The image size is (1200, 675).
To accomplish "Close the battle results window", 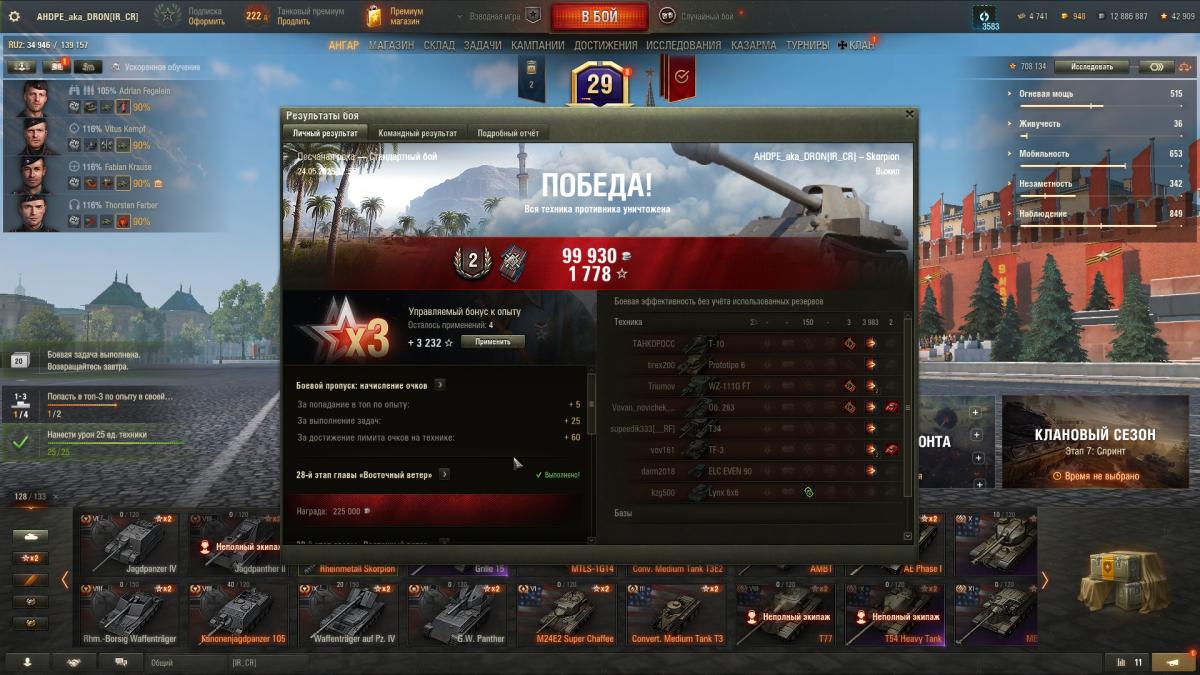I will click(x=908, y=115).
